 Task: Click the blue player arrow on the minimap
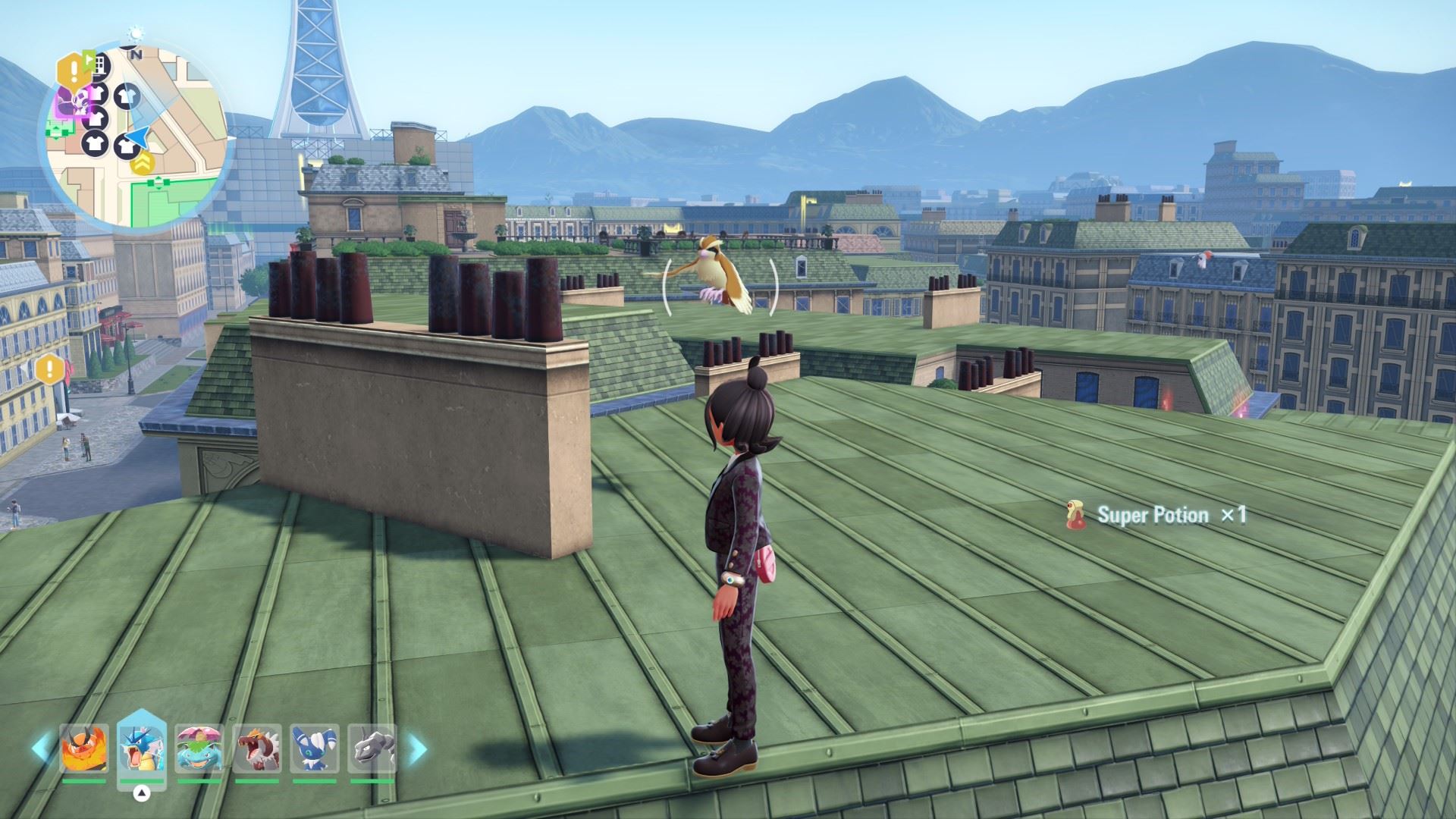(x=138, y=138)
